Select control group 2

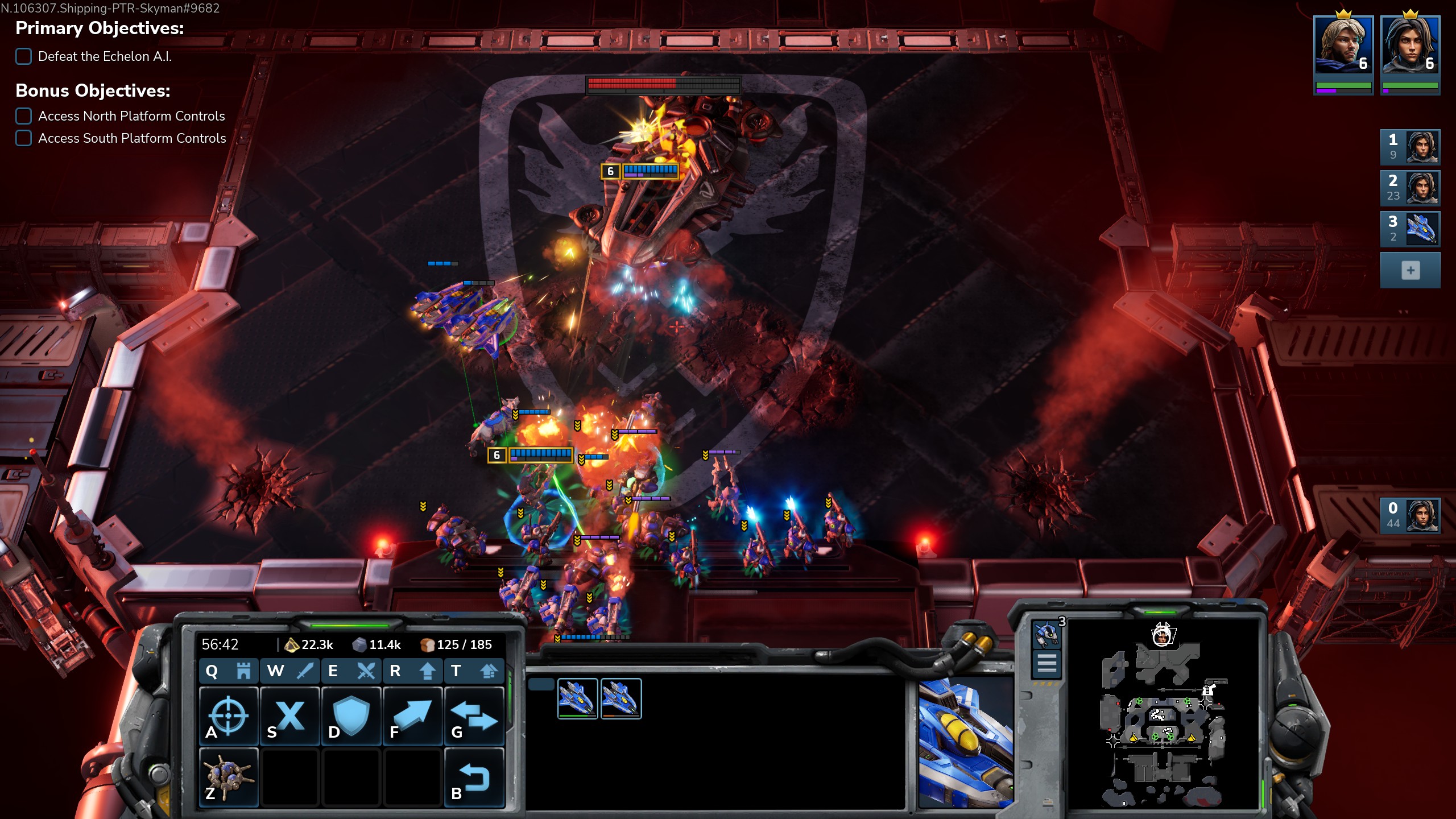coord(1409,188)
